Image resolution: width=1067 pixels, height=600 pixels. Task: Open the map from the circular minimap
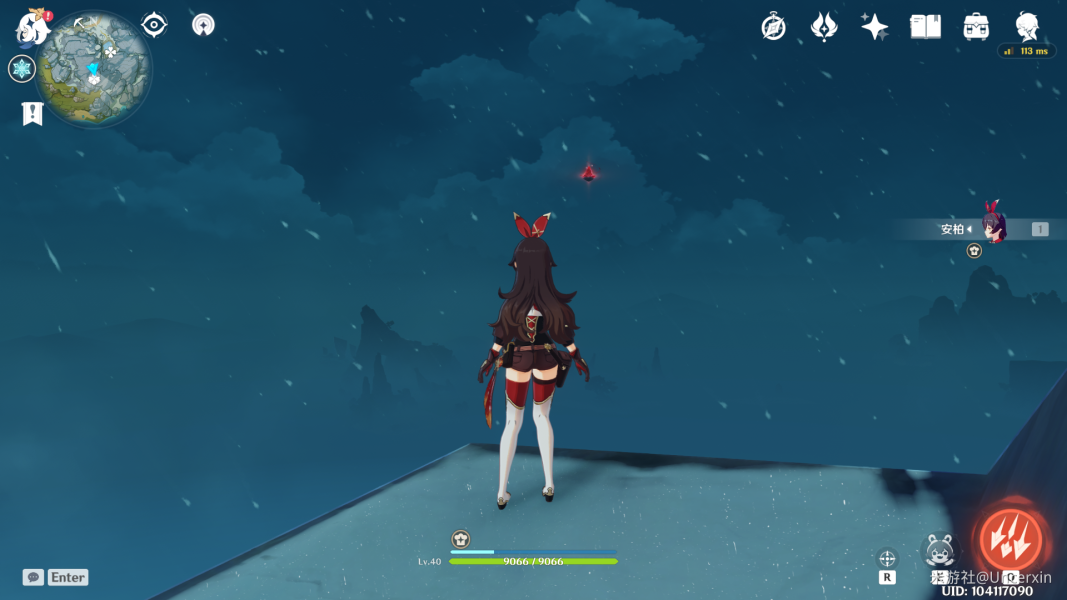pos(93,69)
